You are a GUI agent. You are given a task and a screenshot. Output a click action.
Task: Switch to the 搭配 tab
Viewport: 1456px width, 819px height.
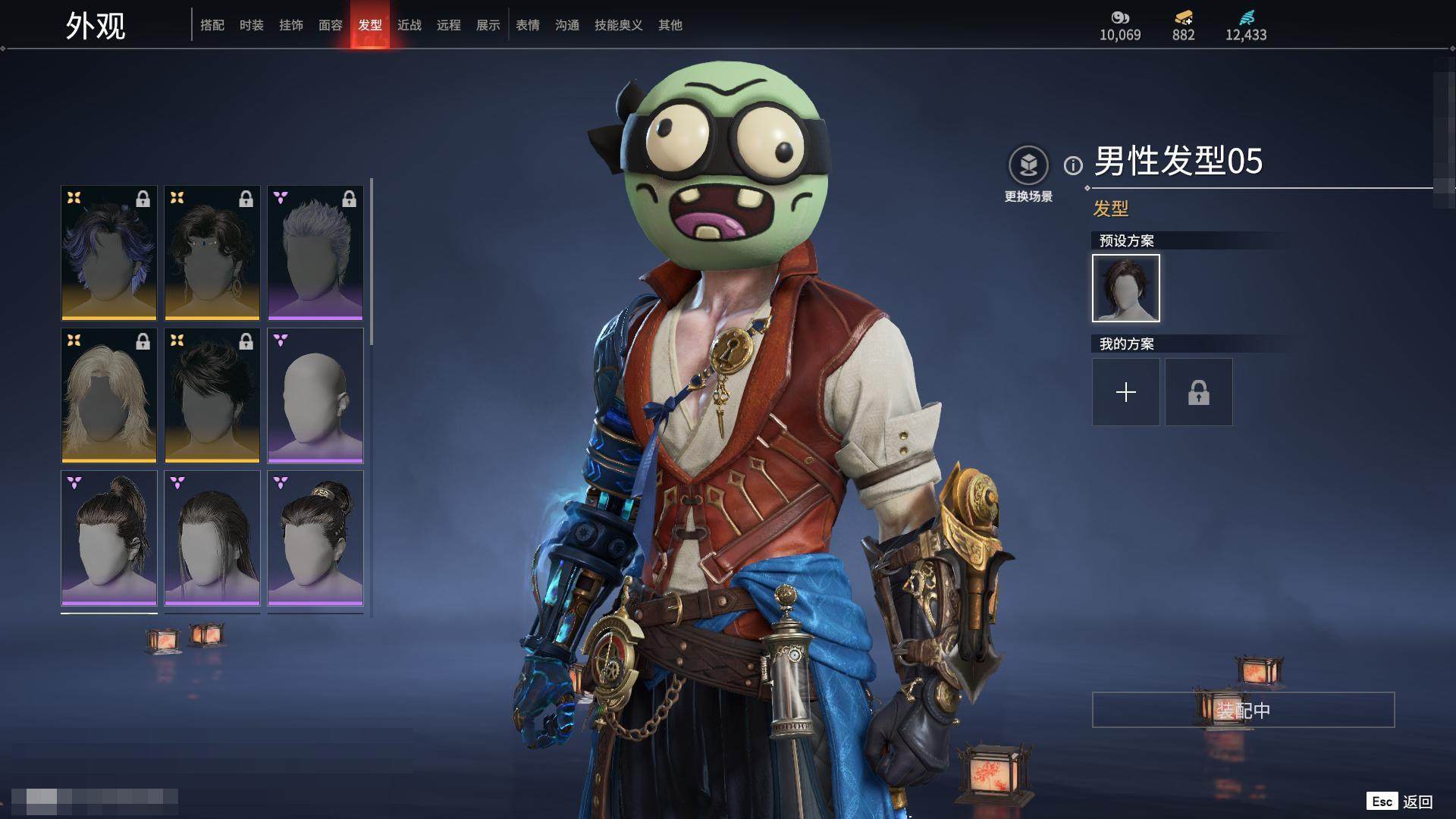212,25
